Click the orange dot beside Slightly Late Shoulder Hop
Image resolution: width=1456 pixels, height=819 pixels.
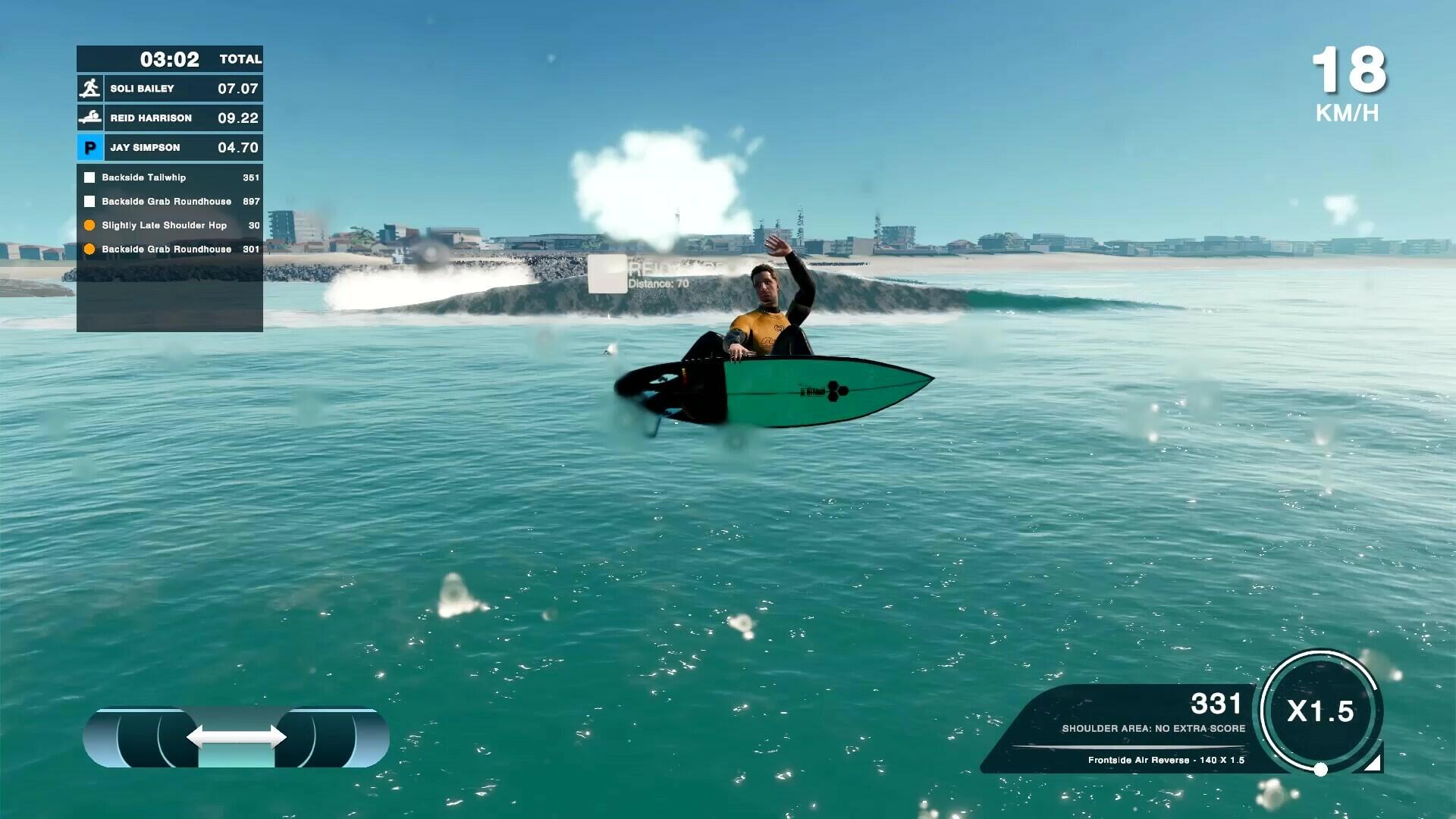coord(90,224)
